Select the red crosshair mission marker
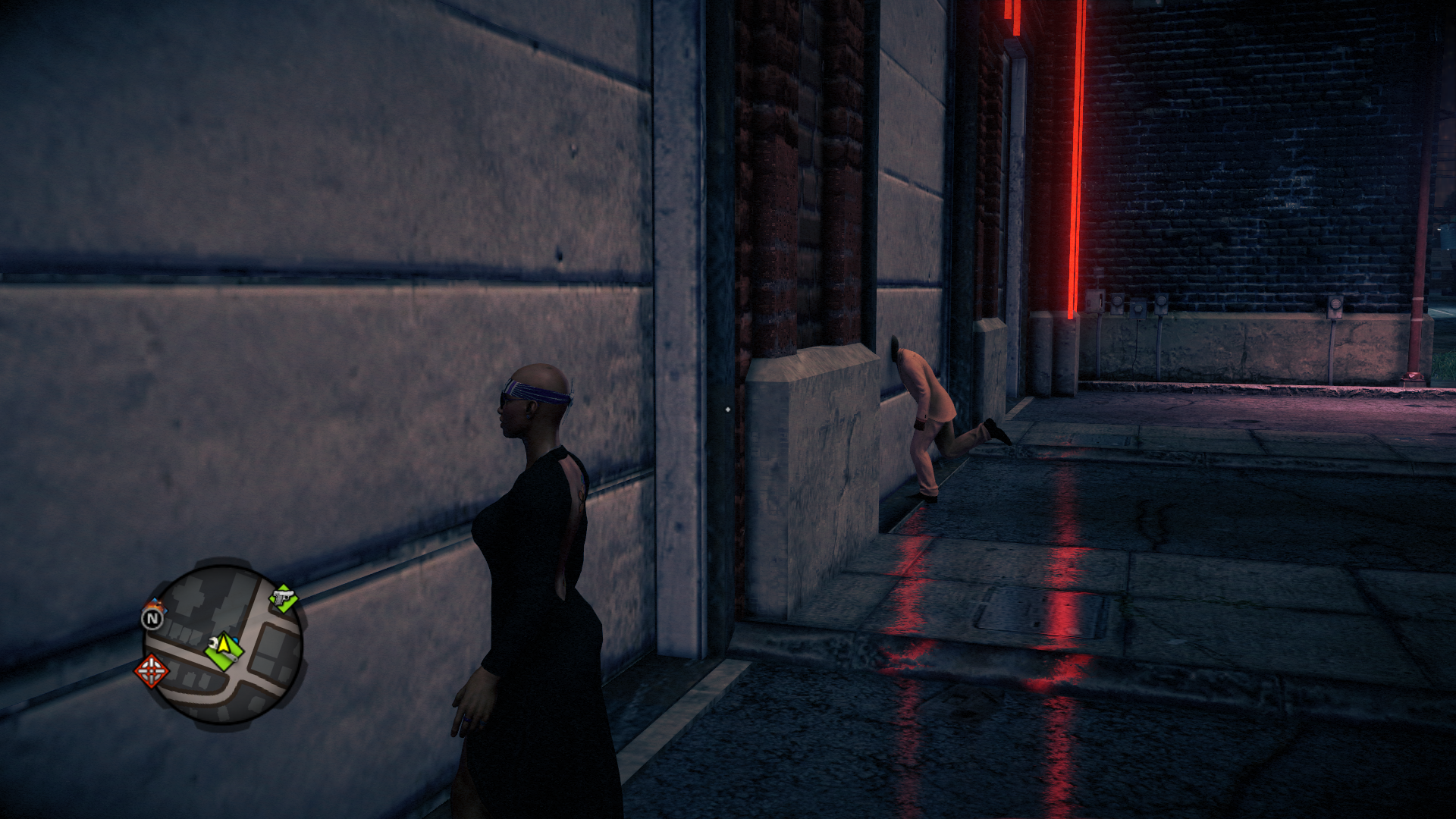The height and width of the screenshot is (819, 1456). [151, 671]
